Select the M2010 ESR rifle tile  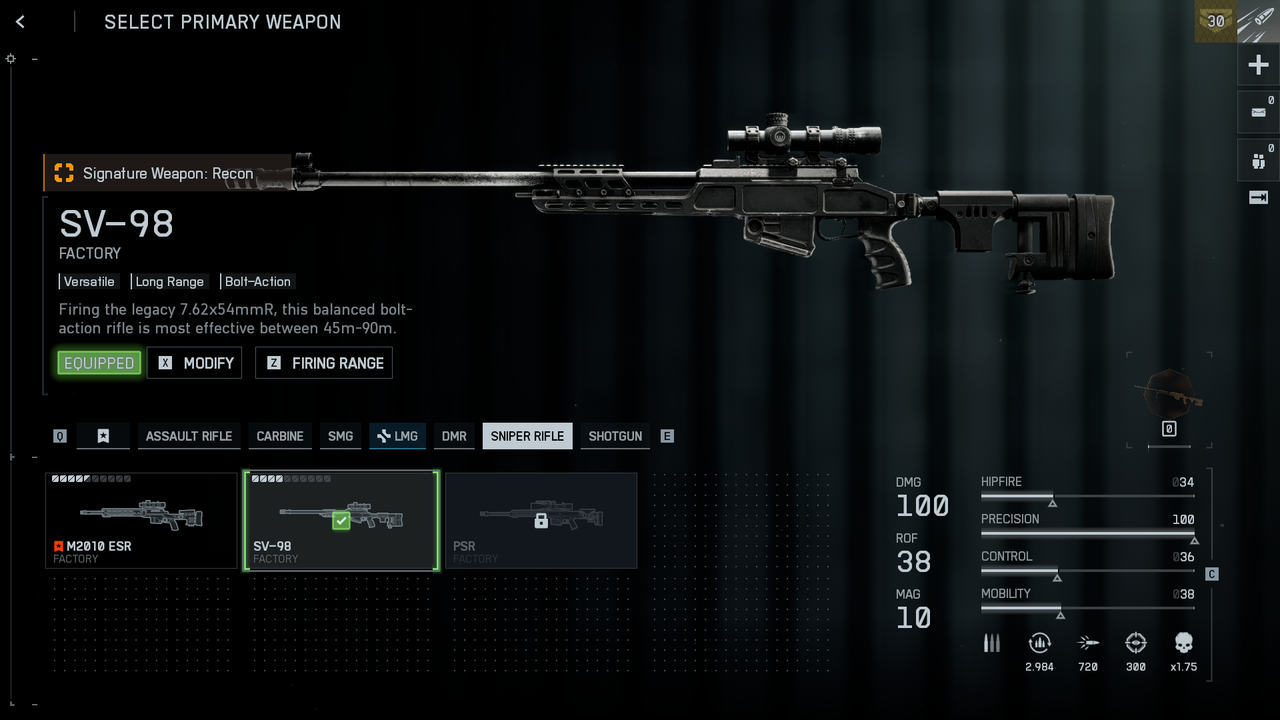[141, 521]
